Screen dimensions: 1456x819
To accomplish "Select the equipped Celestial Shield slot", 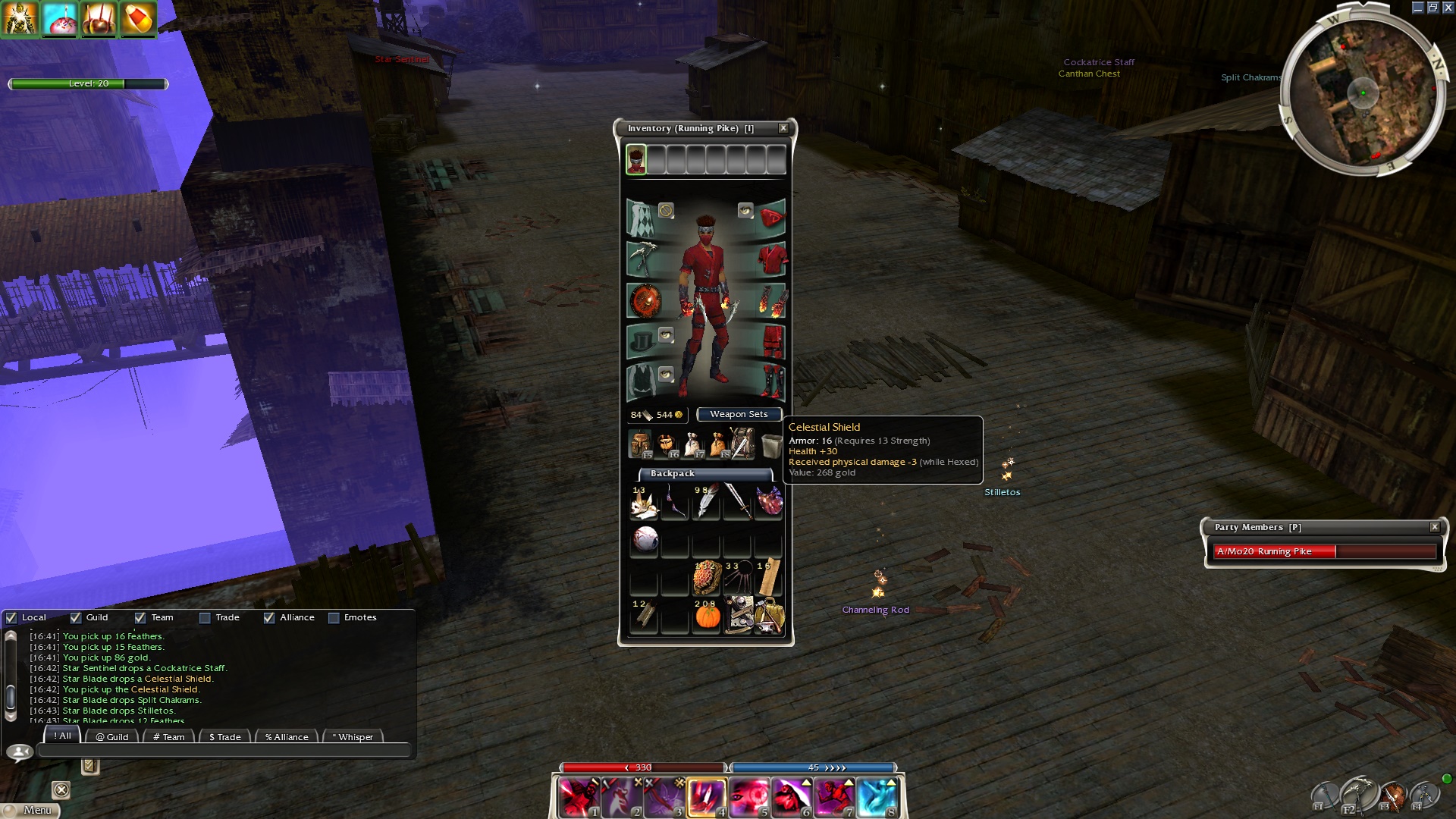I will coord(644,300).
